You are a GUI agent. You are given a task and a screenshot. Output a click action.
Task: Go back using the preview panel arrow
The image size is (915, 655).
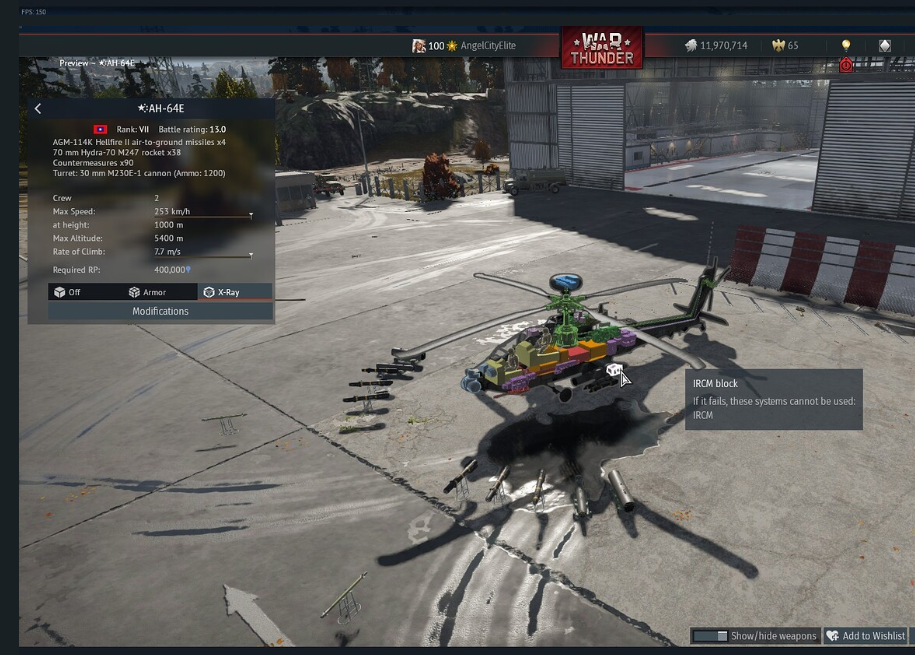tap(38, 109)
